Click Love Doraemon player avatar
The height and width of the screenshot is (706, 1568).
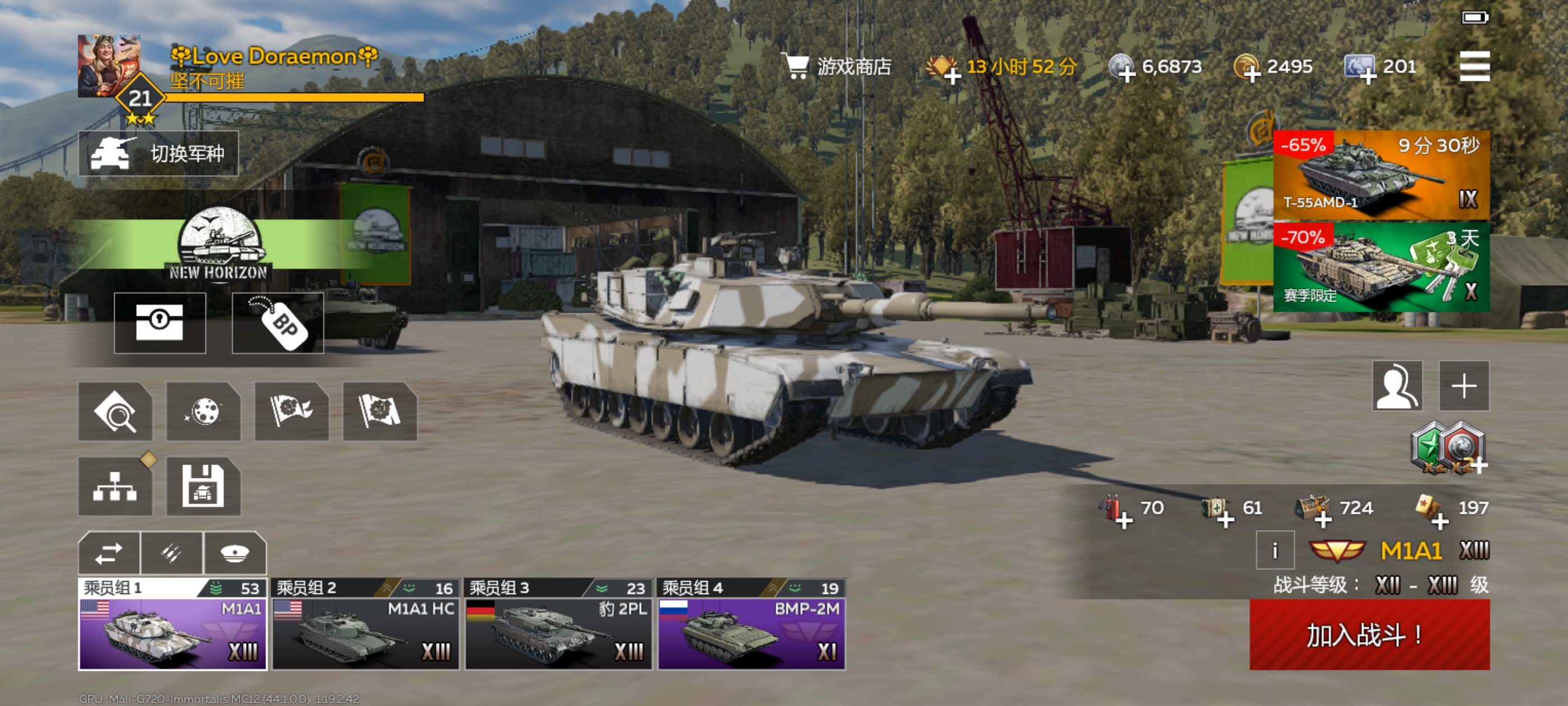click(x=109, y=66)
